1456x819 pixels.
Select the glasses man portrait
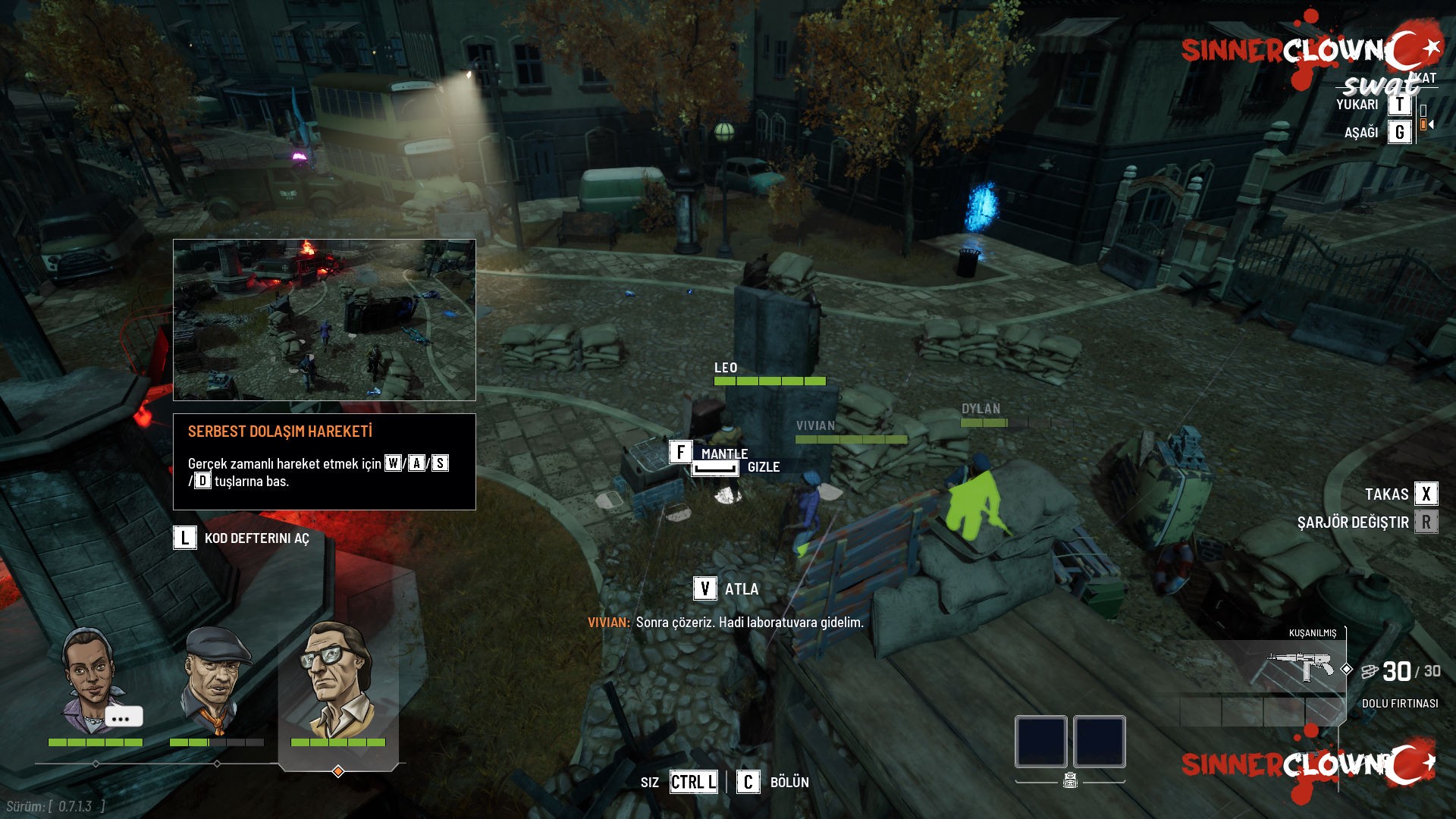coord(337,680)
